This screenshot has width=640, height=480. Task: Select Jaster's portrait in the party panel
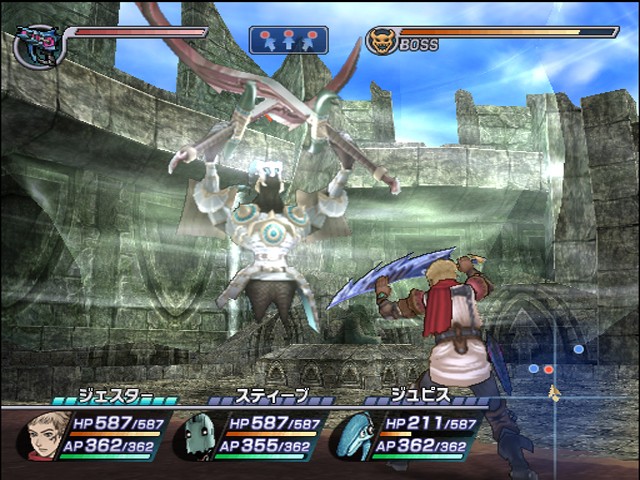[45, 435]
